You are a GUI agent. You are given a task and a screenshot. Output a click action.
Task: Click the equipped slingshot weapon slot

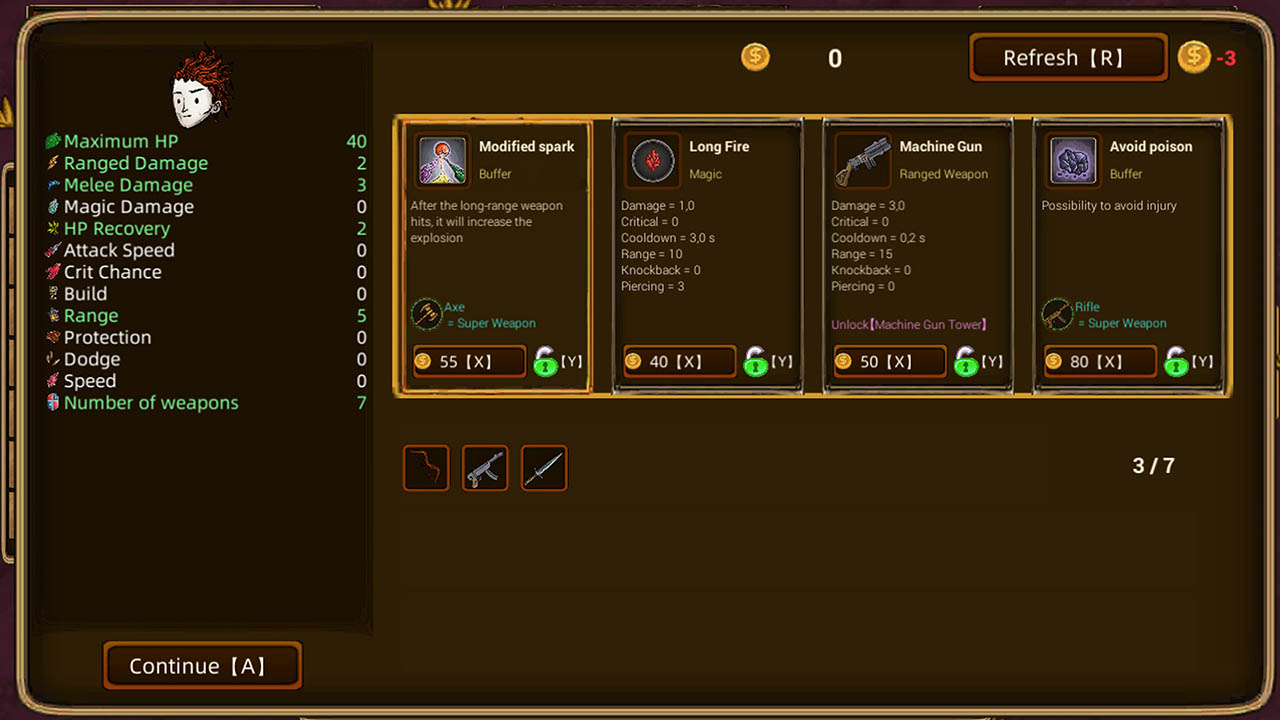pyautogui.click(x=425, y=467)
